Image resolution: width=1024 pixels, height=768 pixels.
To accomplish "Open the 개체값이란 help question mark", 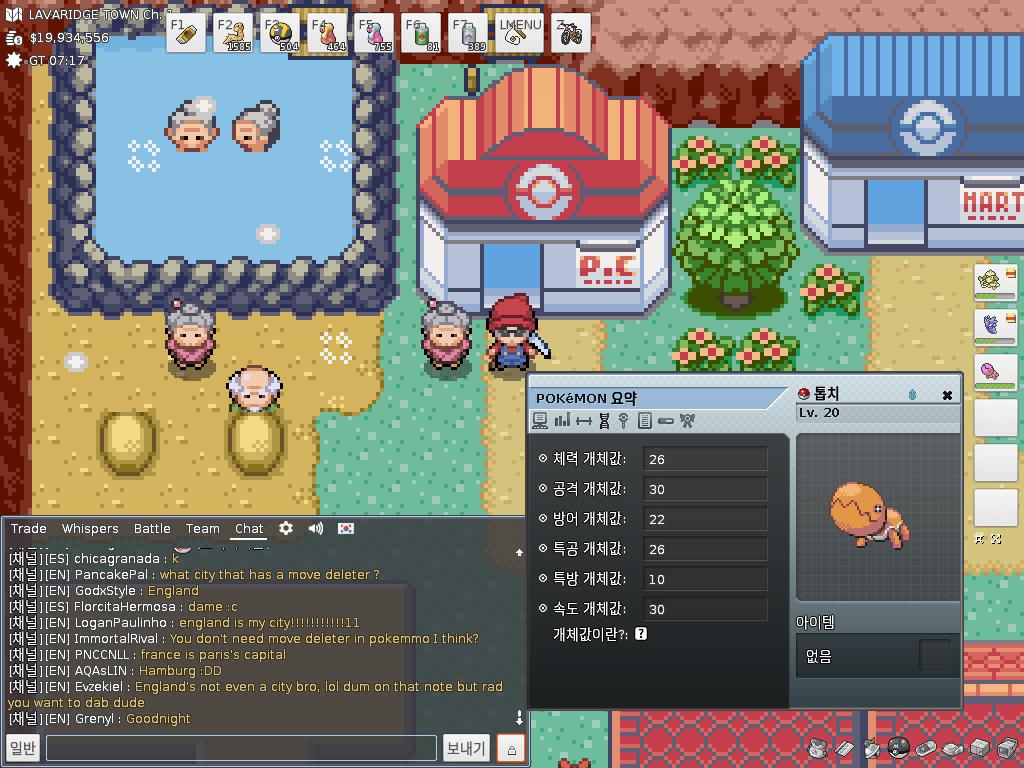I will [641, 633].
